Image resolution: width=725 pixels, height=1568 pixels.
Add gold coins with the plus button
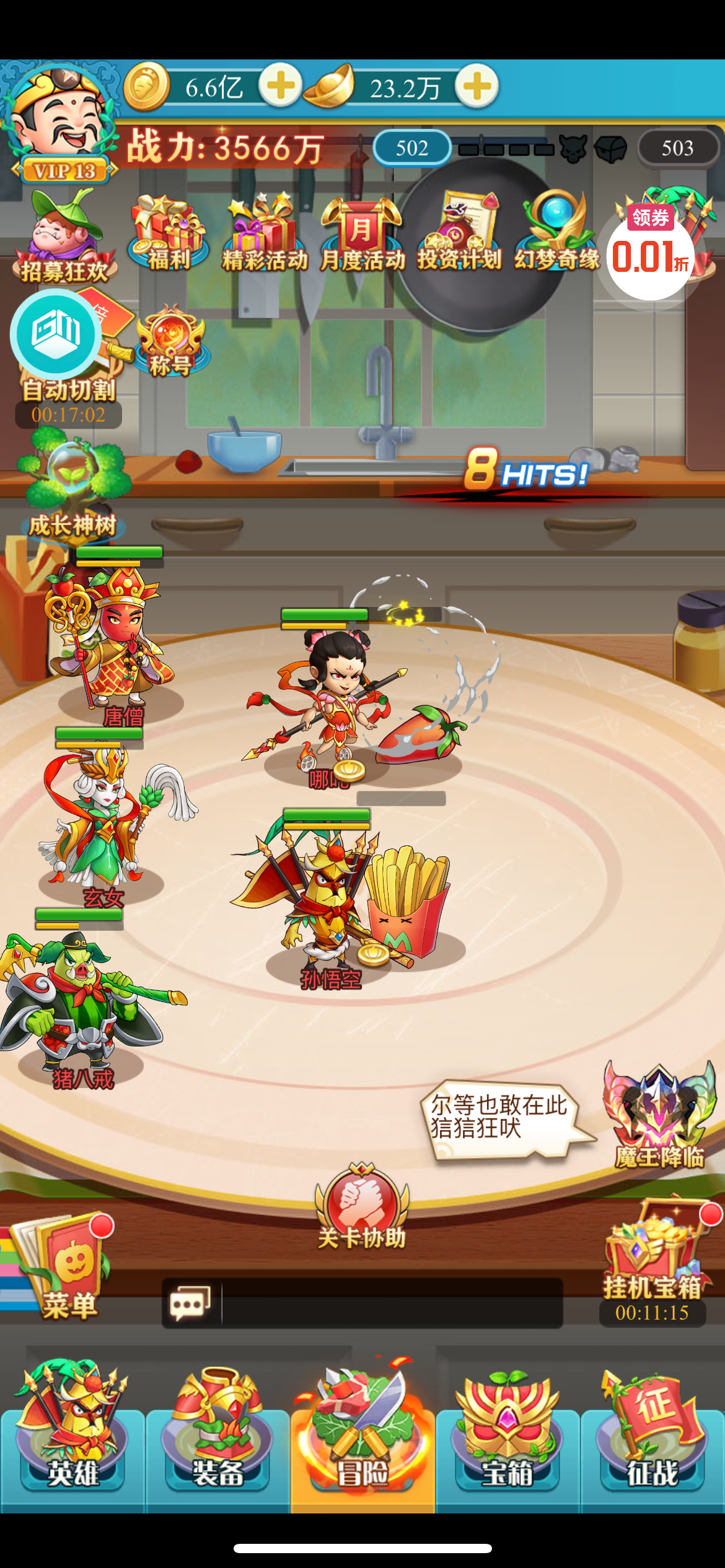(280, 86)
